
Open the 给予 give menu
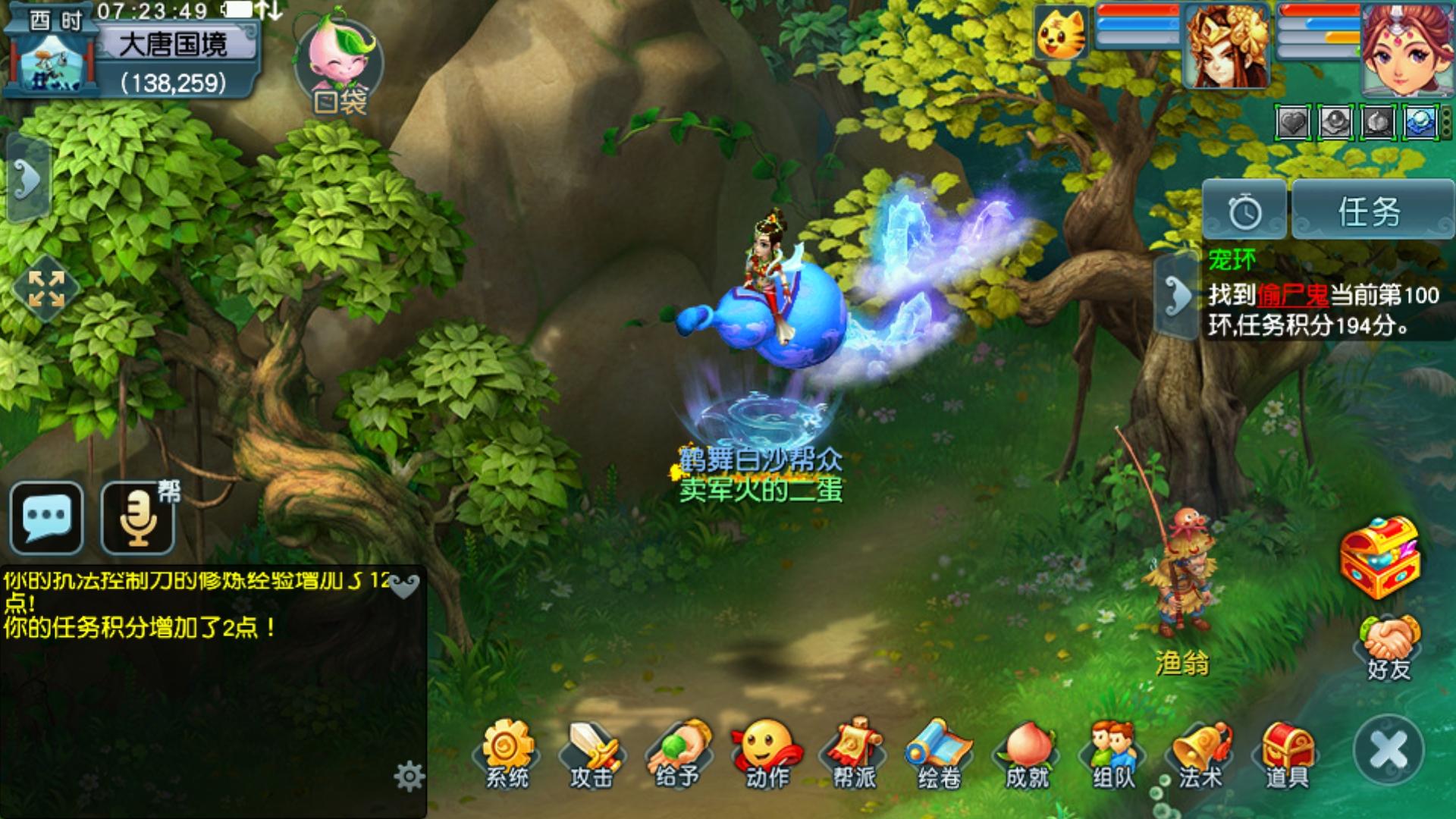pyautogui.click(x=679, y=754)
